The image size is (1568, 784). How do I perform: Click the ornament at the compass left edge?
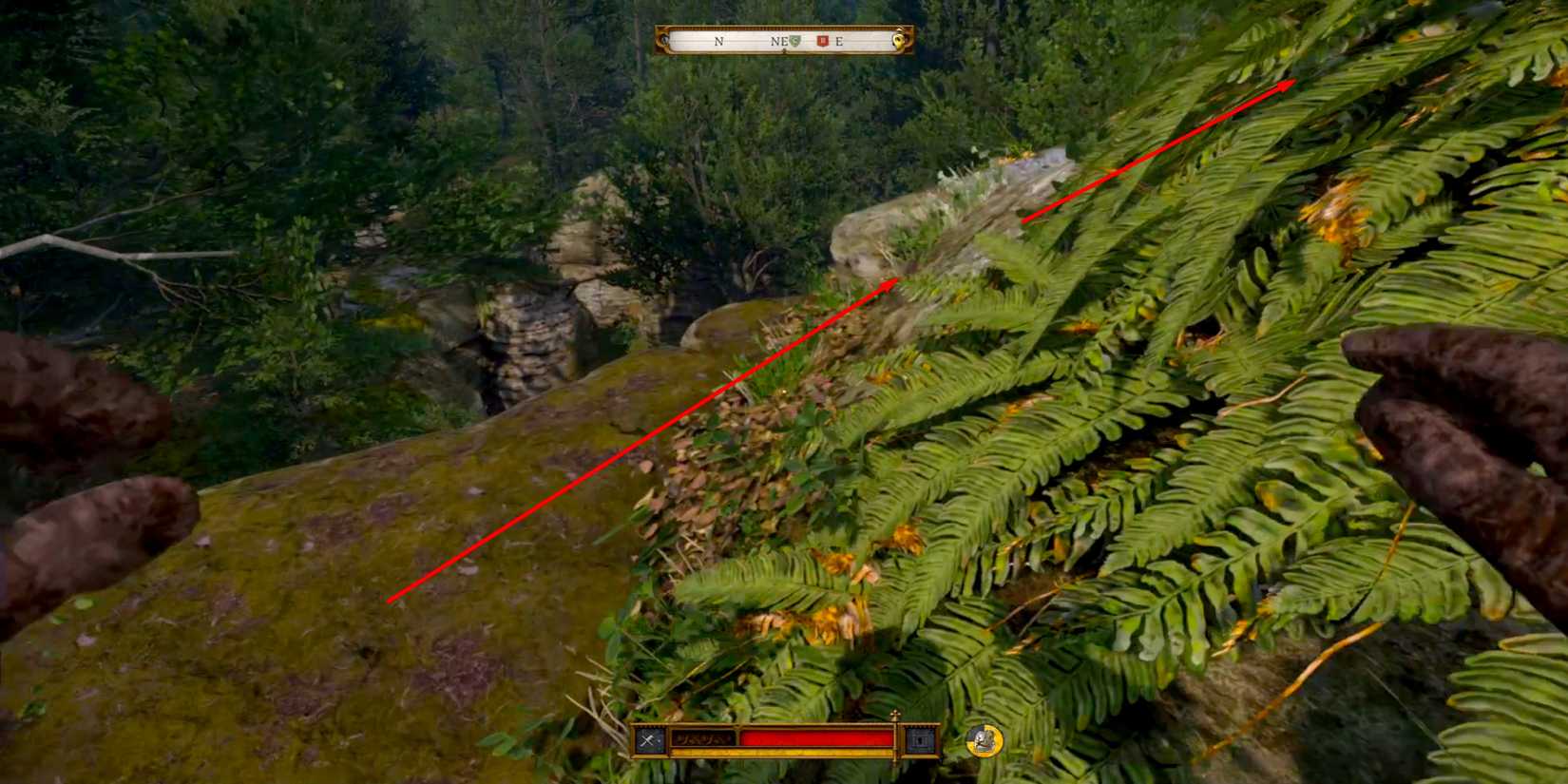tap(663, 40)
